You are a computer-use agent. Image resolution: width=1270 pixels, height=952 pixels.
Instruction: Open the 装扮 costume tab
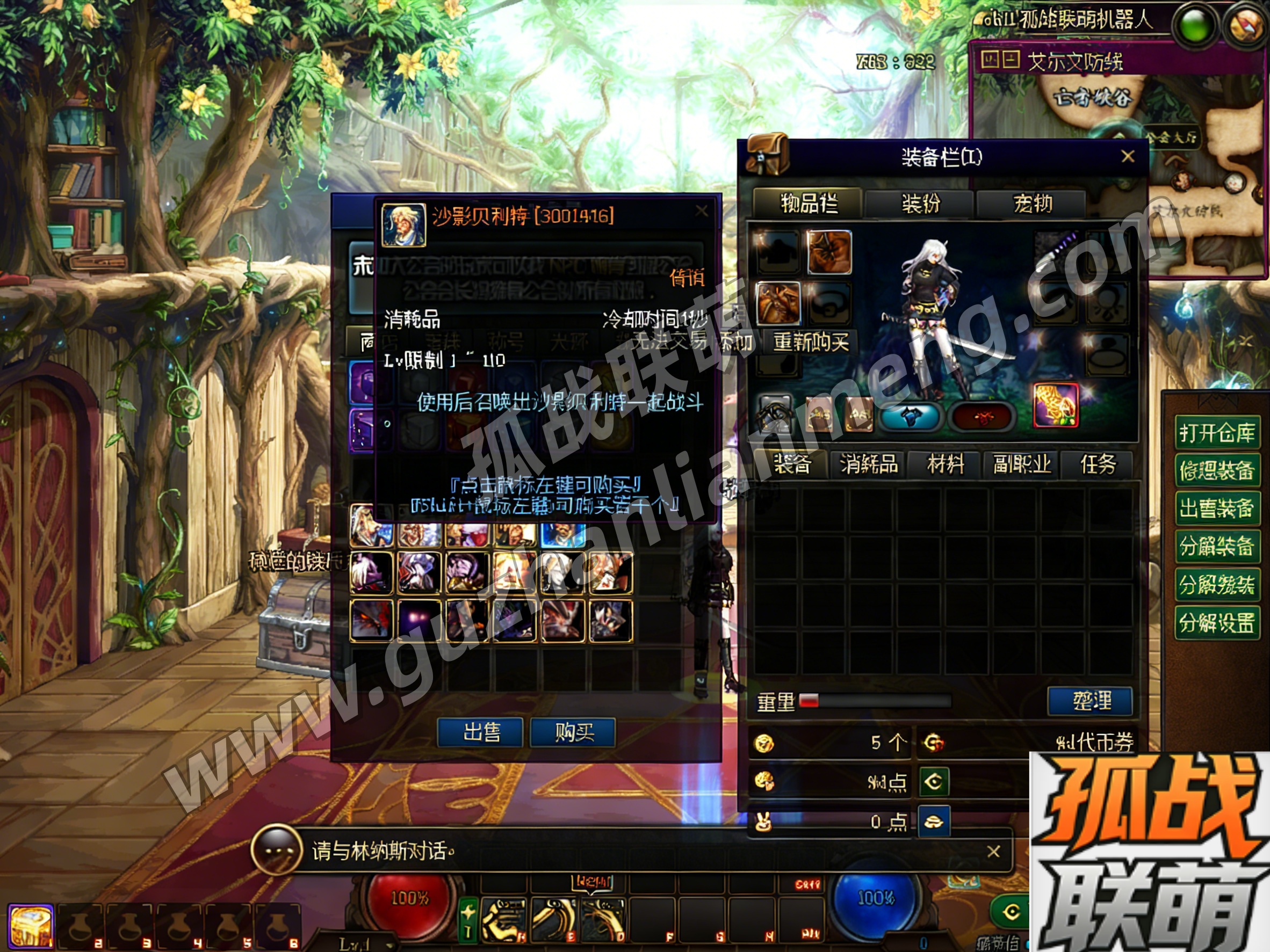[x=920, y=203]
